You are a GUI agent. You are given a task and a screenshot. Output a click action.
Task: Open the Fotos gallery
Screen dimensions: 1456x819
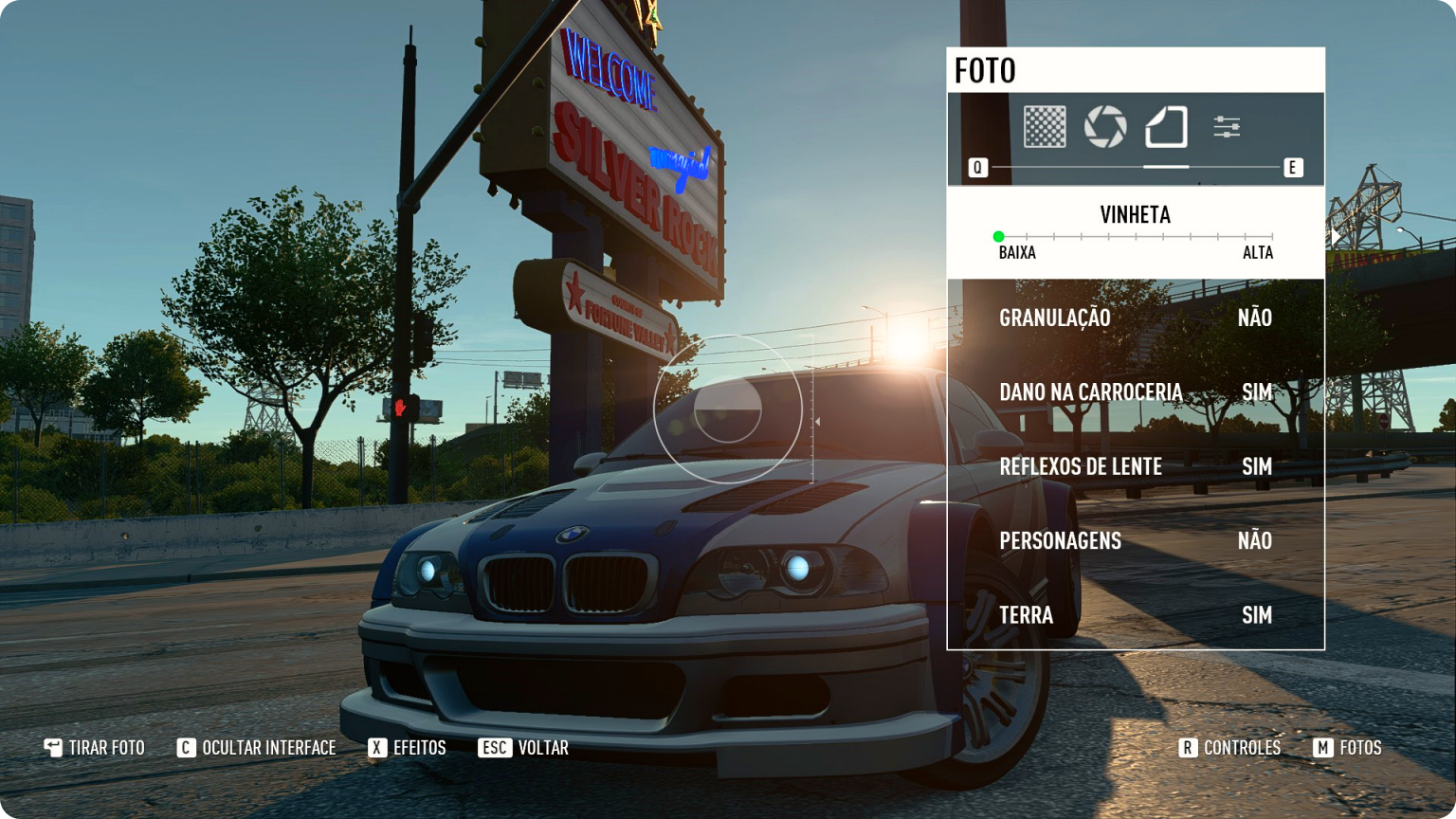(x=1348, y=748)
